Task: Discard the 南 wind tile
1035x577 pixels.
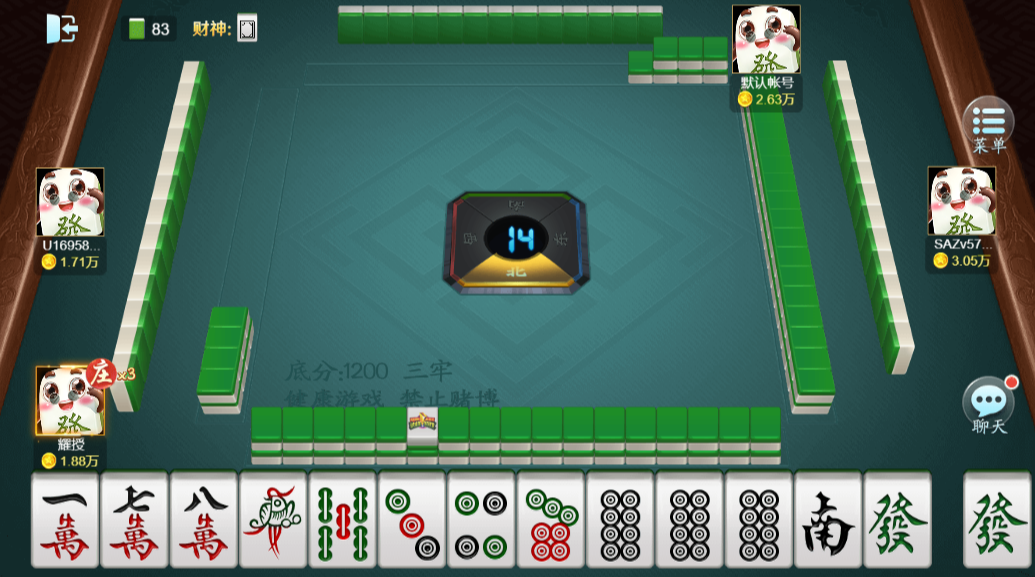Action: (x=828, y=521)
